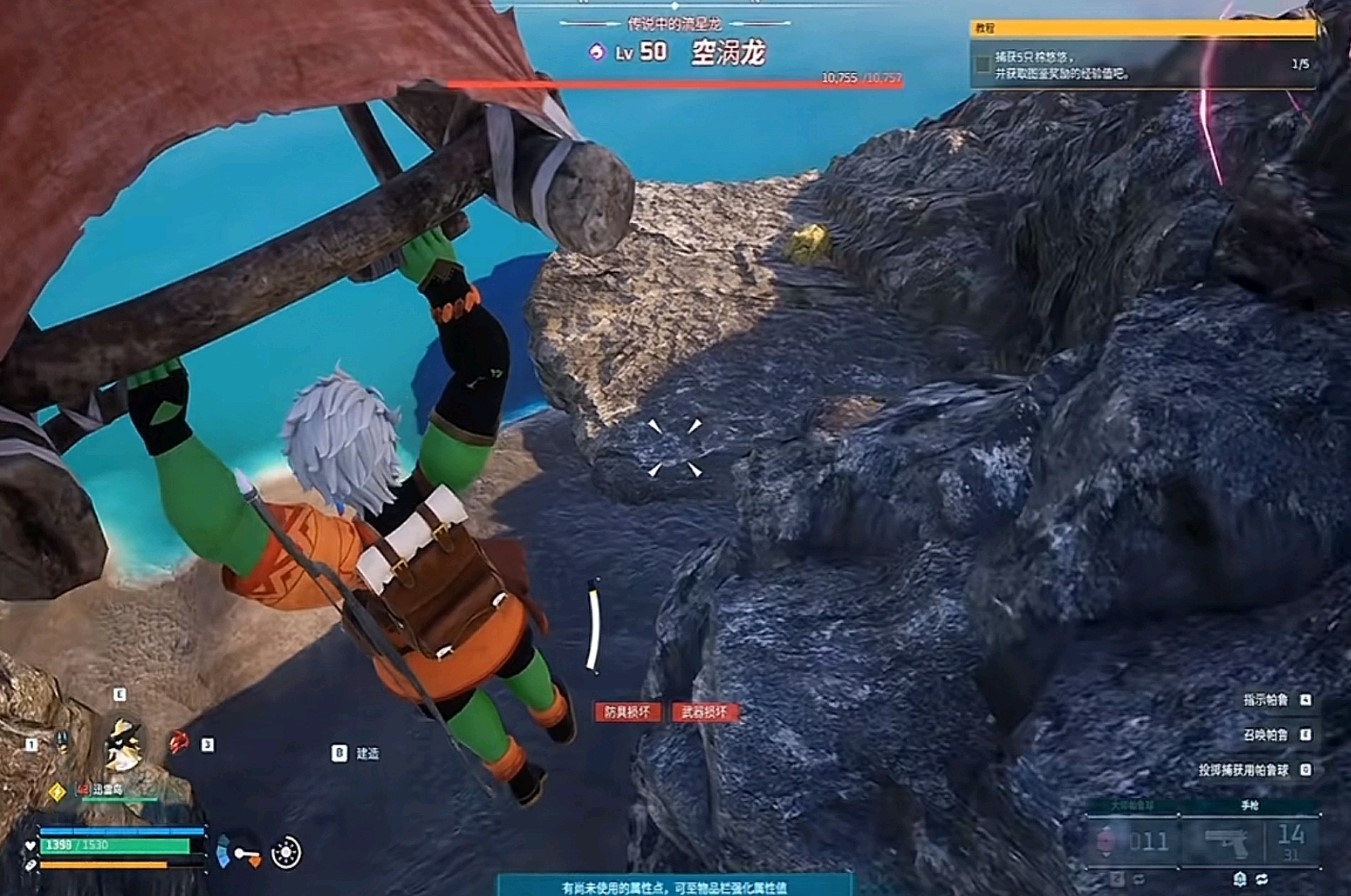Click the 防具损坏 armor broken warning

coord(628,712)
